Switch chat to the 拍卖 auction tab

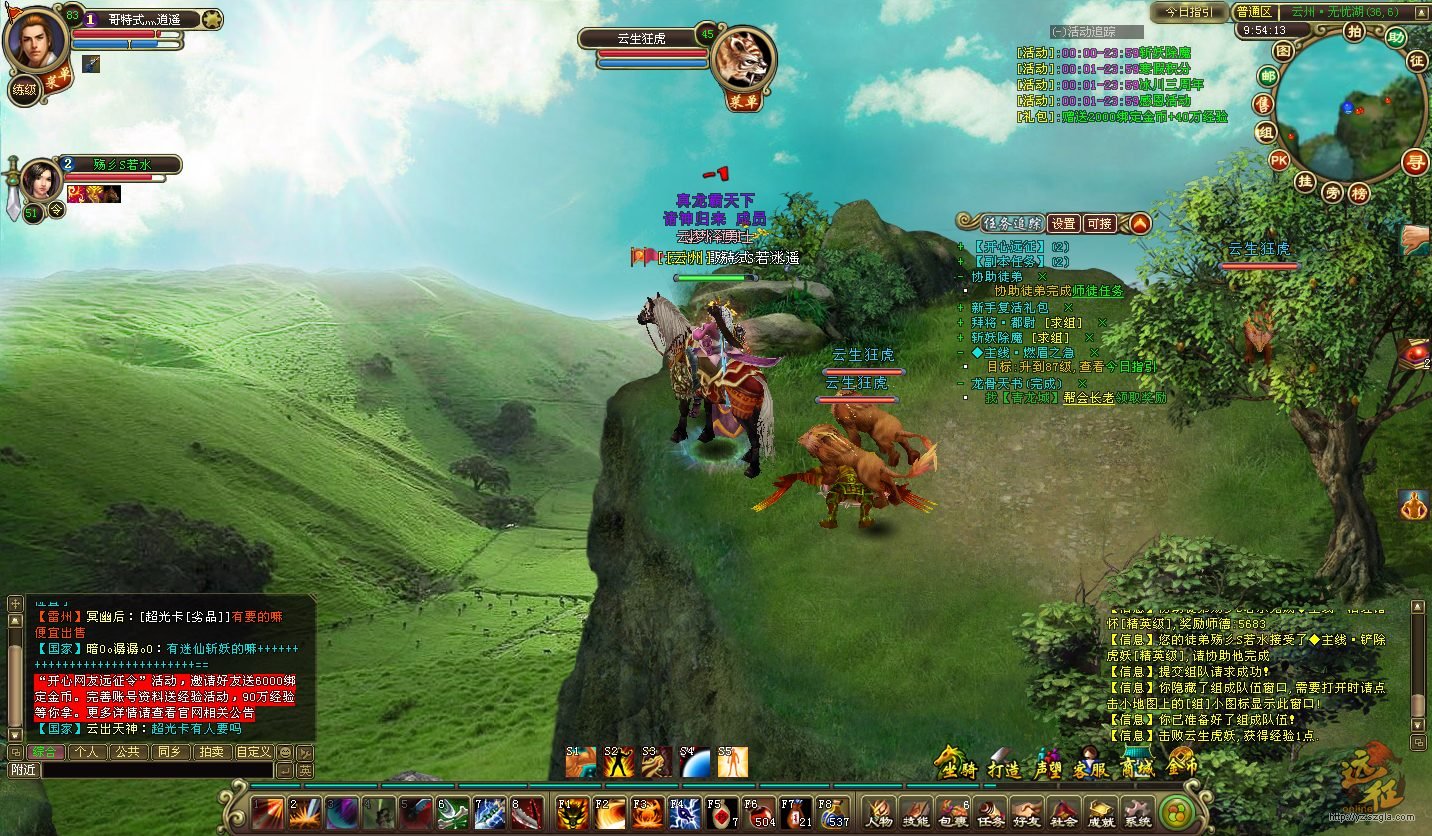coord(210,752)
